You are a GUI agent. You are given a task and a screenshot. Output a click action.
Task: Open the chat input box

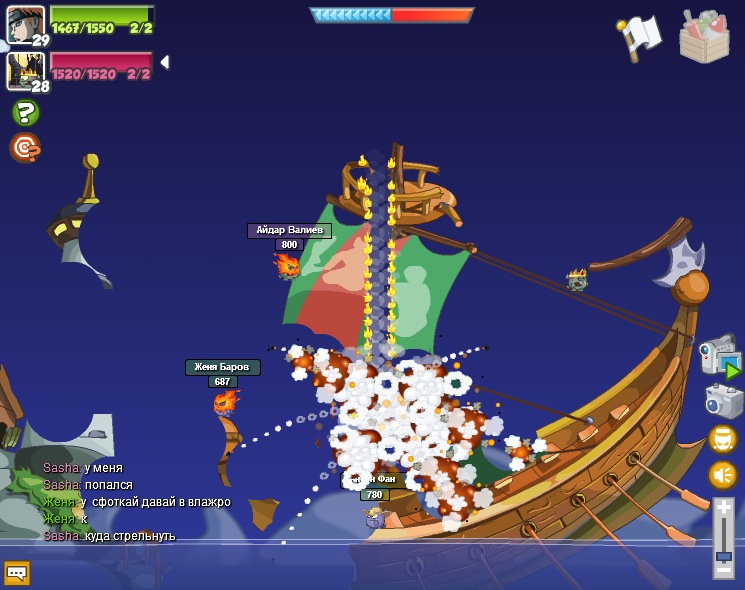(x=17, y=572)
